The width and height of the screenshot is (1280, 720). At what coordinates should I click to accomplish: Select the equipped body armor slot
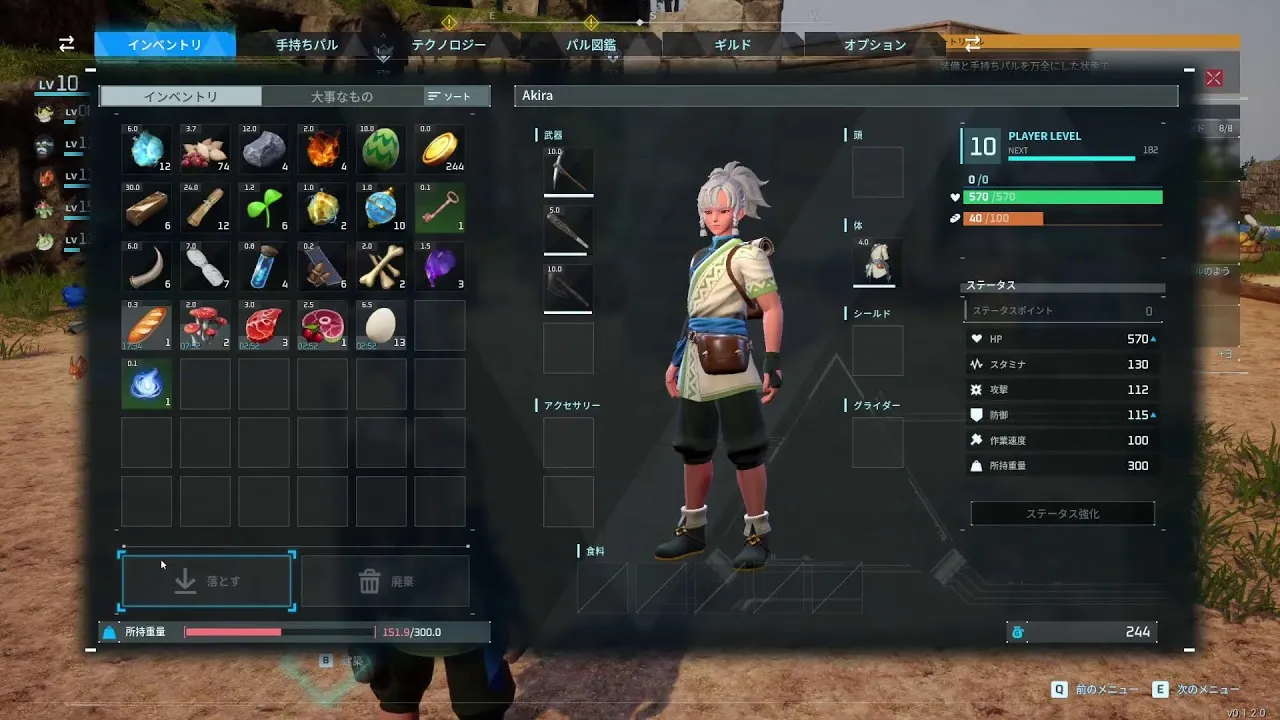(x=877, y=262)
